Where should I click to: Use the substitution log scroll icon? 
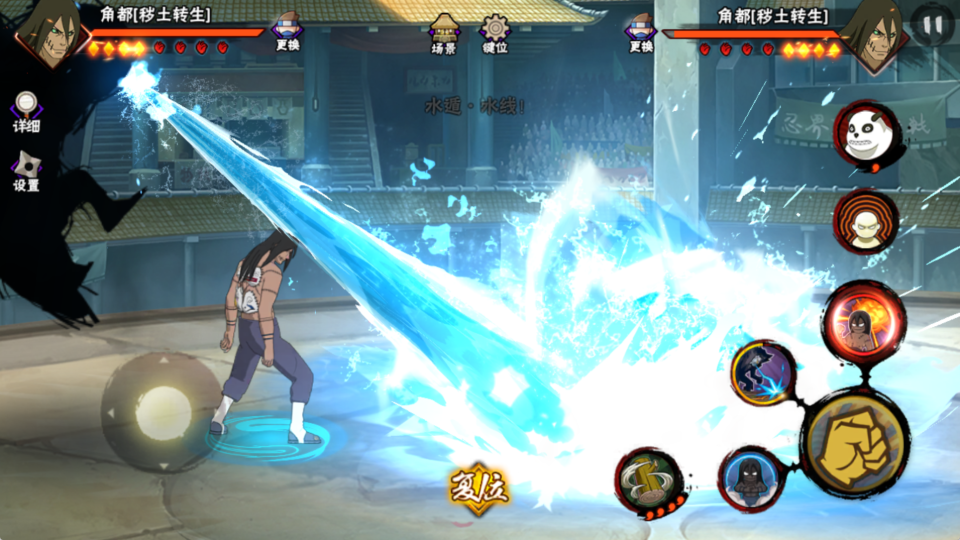click(x=649, y=481)
